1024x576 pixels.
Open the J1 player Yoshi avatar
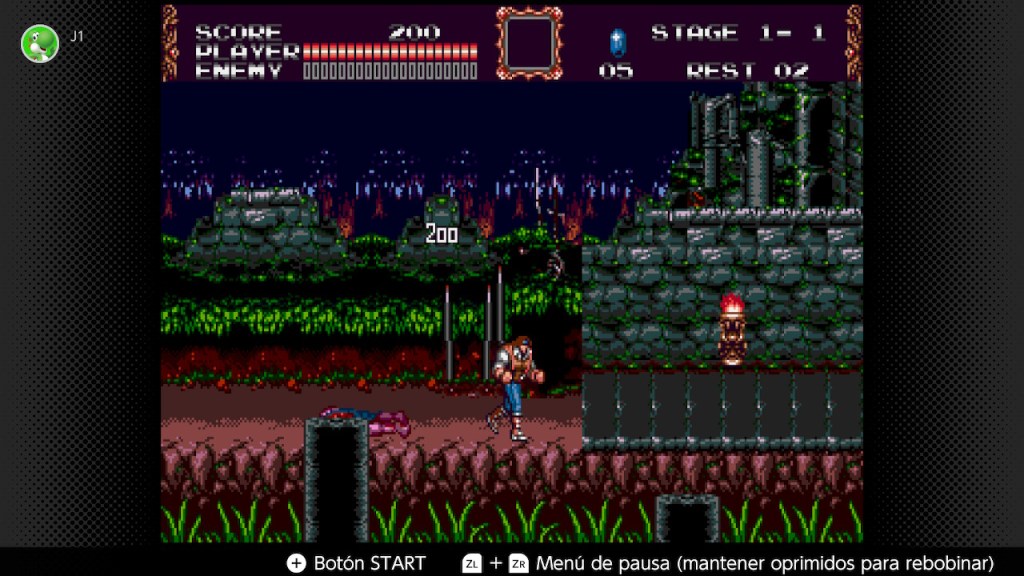(x=40, y=43)
